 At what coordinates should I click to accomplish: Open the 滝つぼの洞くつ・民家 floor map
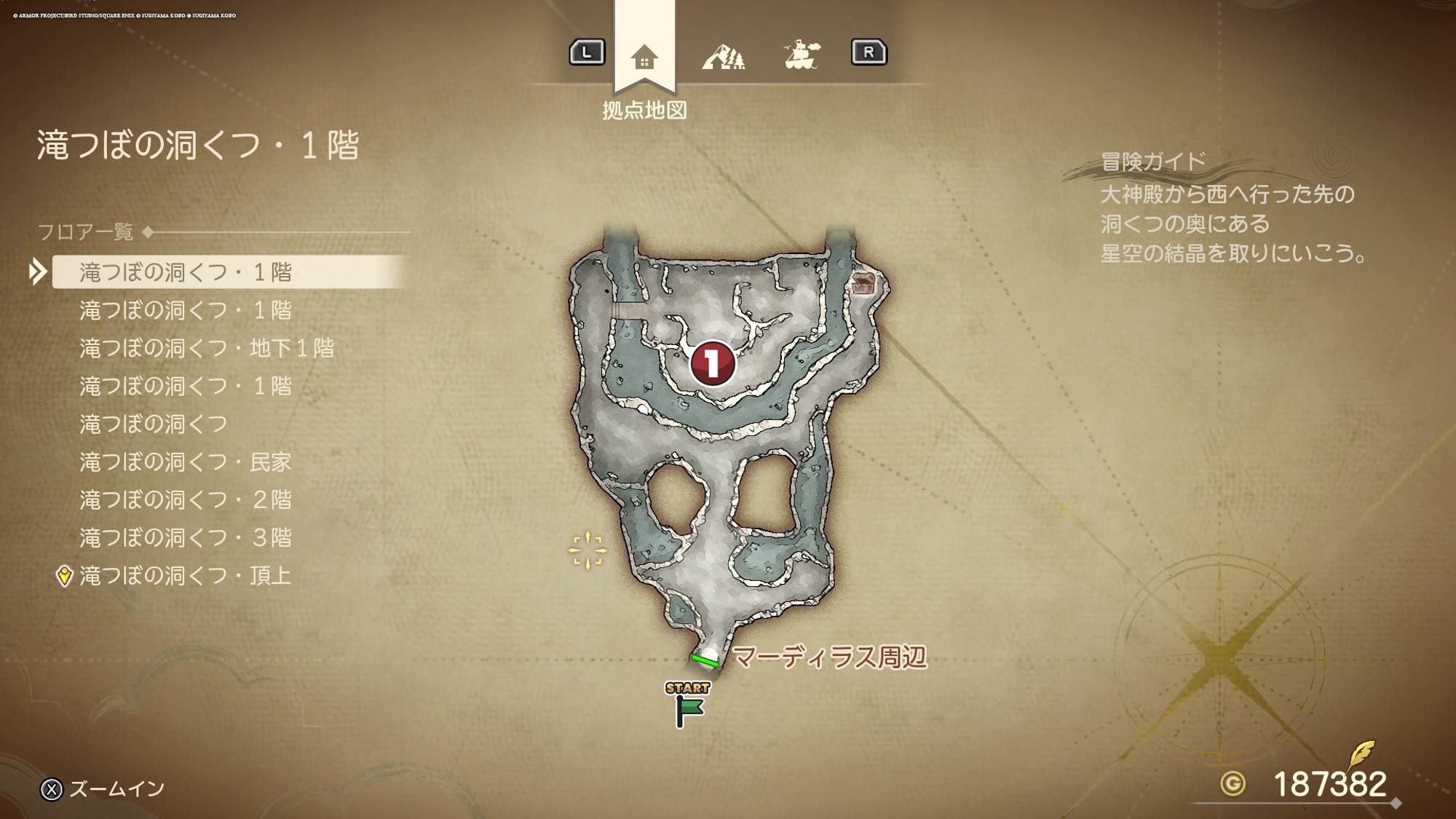186,462
